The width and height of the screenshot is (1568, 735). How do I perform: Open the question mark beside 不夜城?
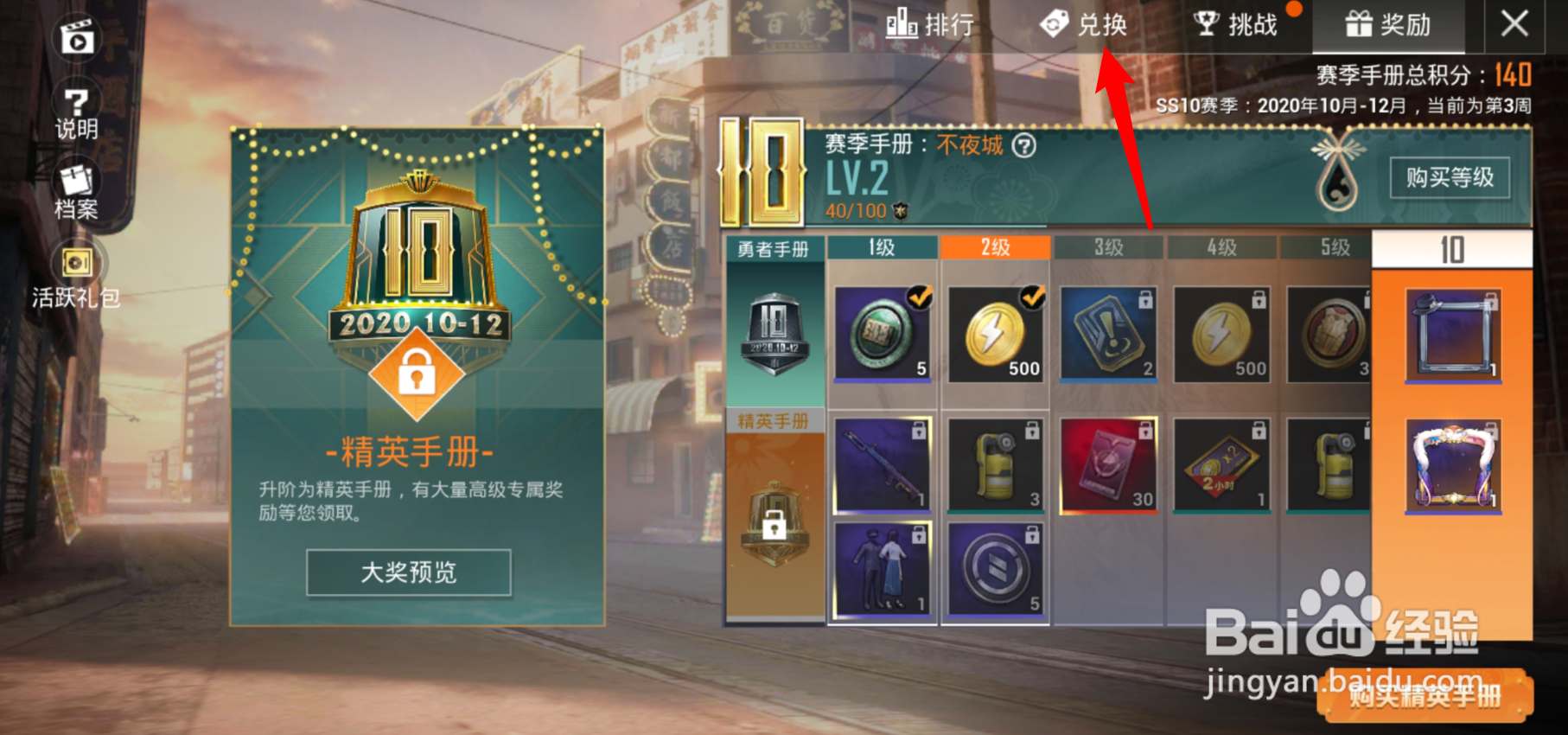1023,147
